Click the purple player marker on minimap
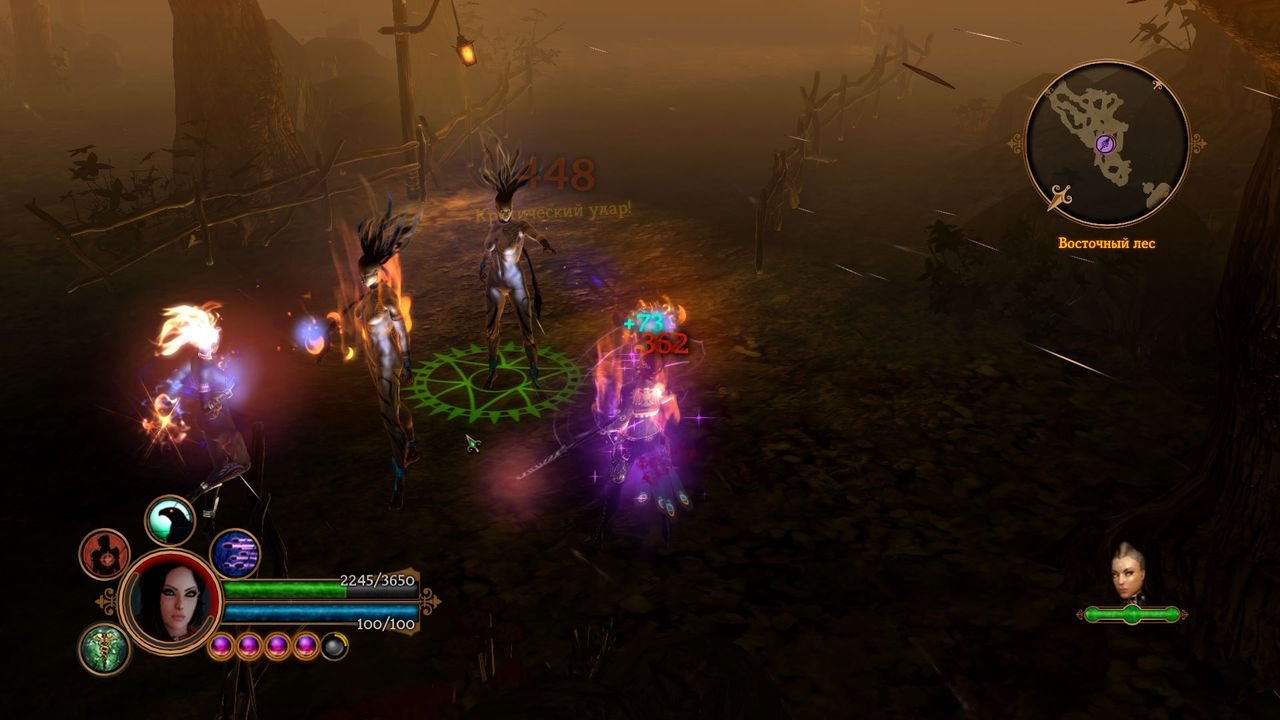The height and width of the screenshot is (720, 1280). click(x=1105, y=144)
